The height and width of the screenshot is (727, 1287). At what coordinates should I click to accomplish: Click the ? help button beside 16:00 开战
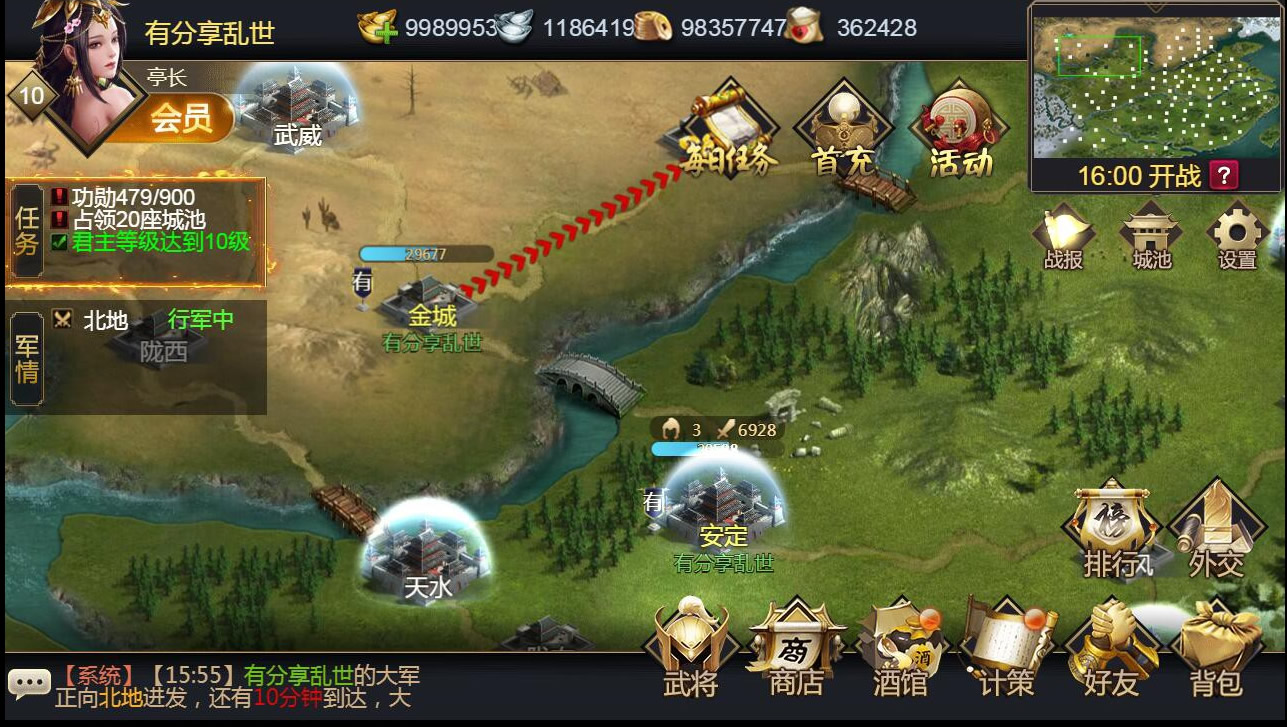pyautogui.click(x=1224, y=173)
